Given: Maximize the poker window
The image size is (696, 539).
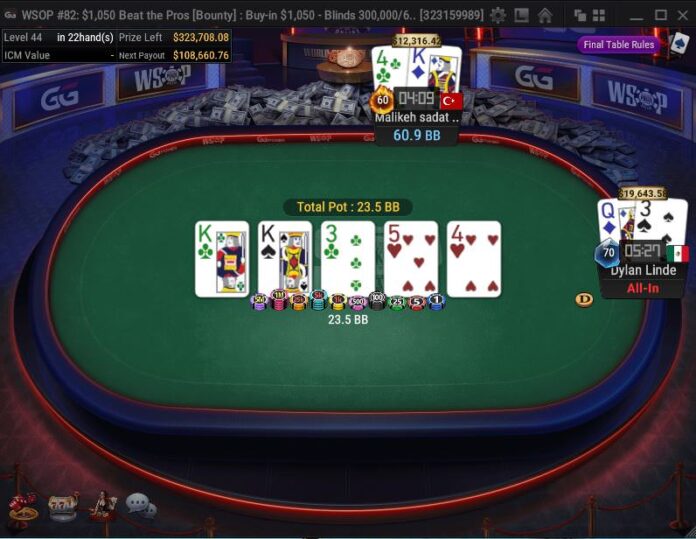Looking at the screenshot, I should click(660, 15).
